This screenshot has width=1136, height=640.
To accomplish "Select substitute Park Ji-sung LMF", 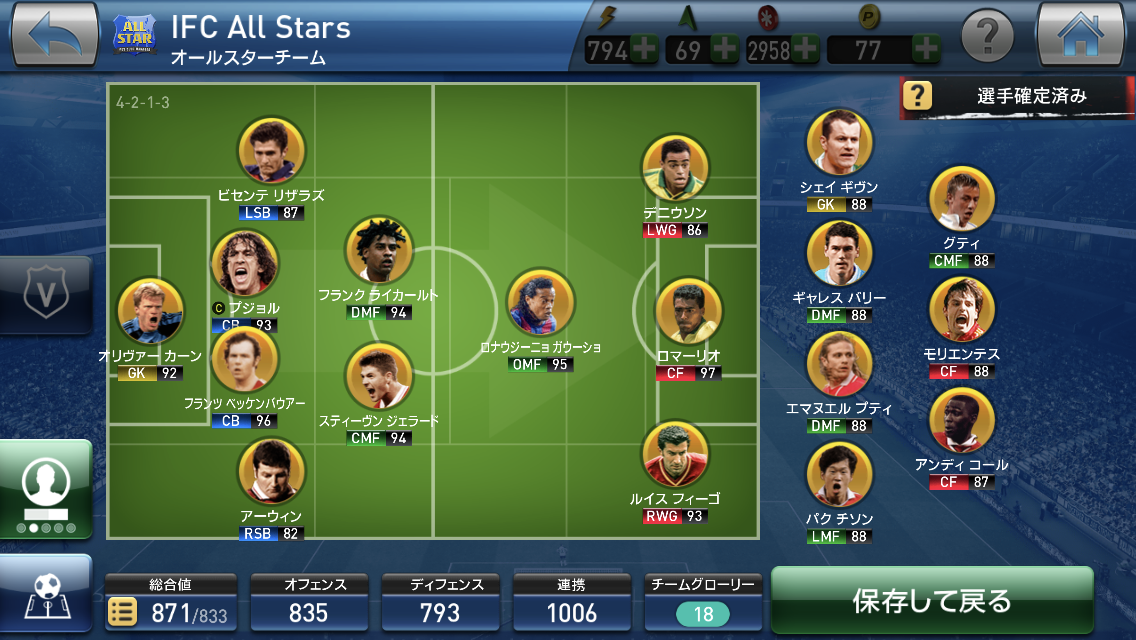I will click(x=839, y=475).
